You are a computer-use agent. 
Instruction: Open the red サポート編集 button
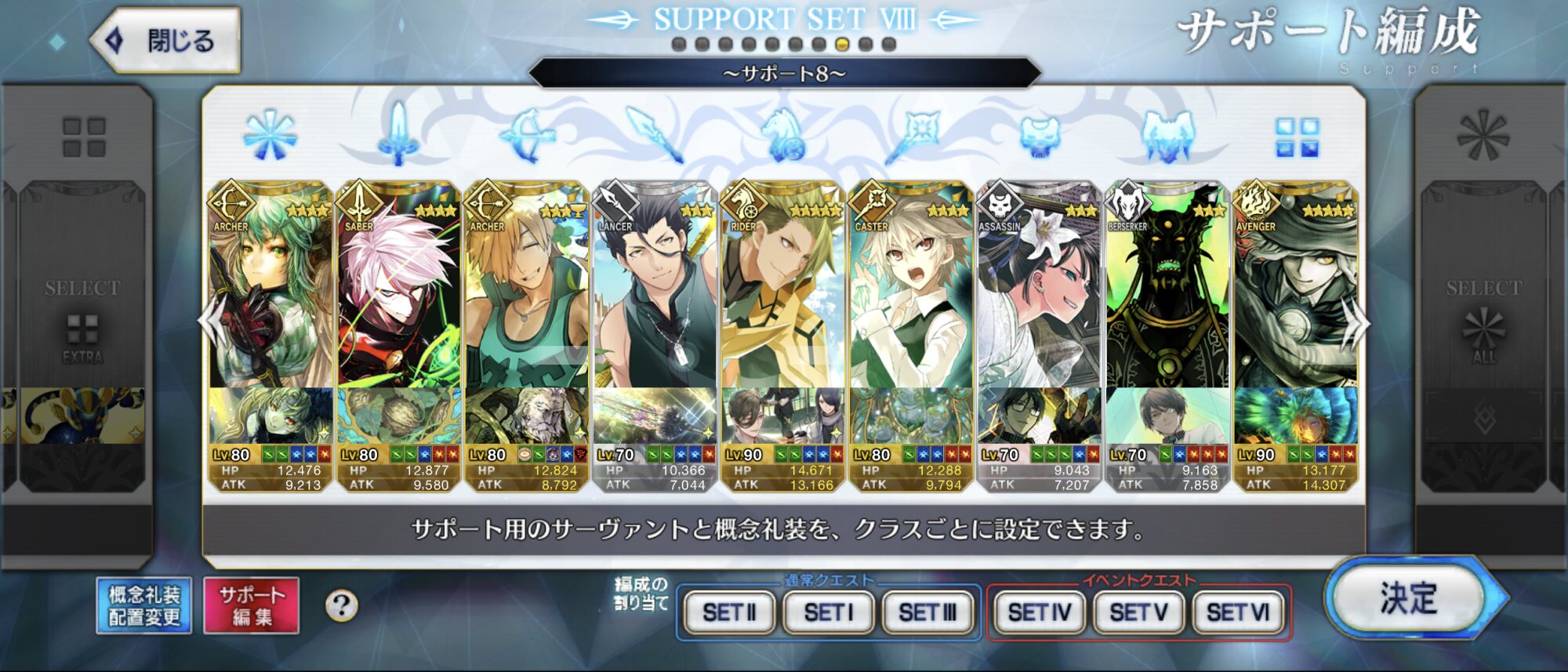(252, 605)
